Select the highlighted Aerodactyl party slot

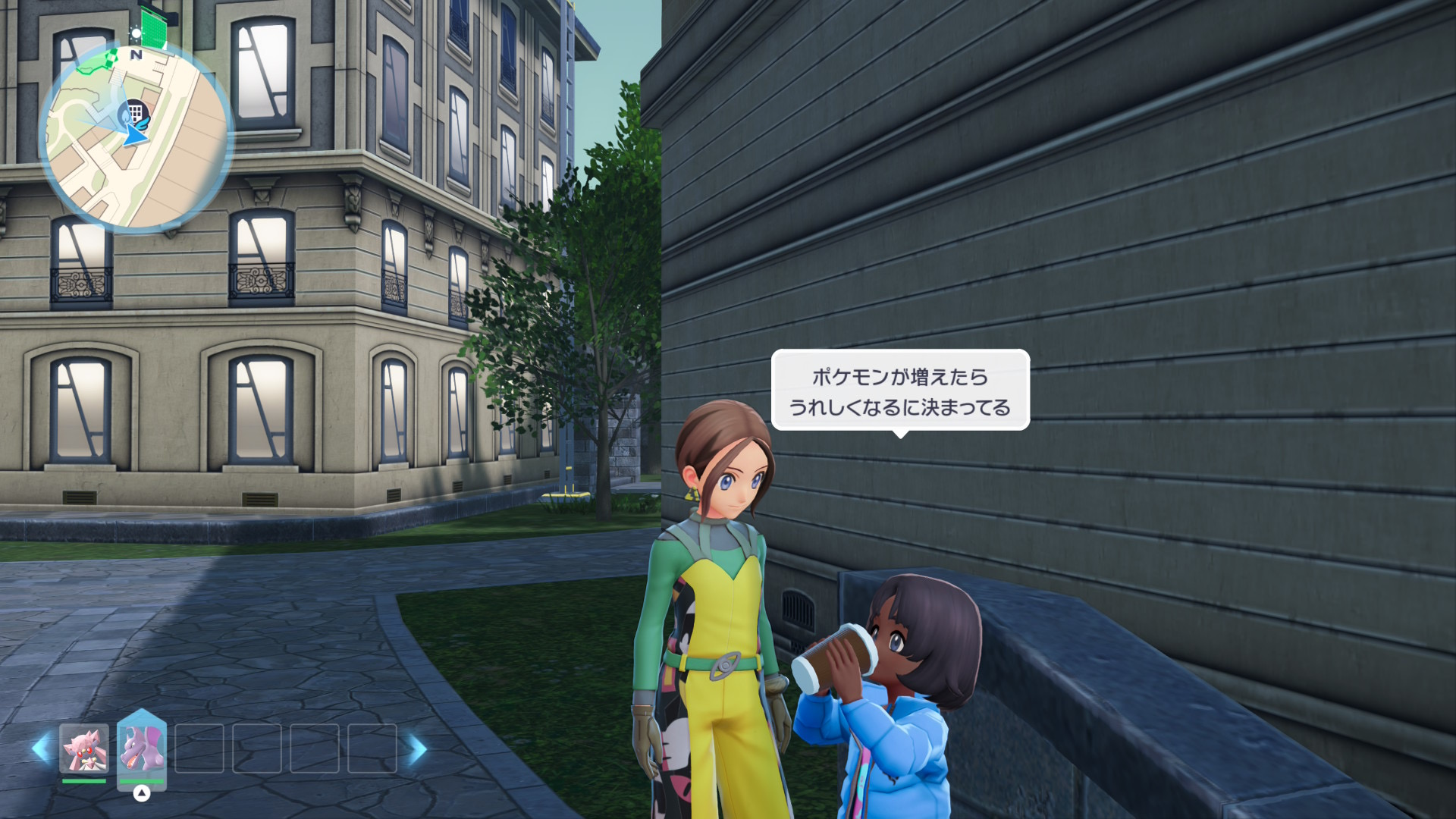pyautogui.click(x=142, y=748)
